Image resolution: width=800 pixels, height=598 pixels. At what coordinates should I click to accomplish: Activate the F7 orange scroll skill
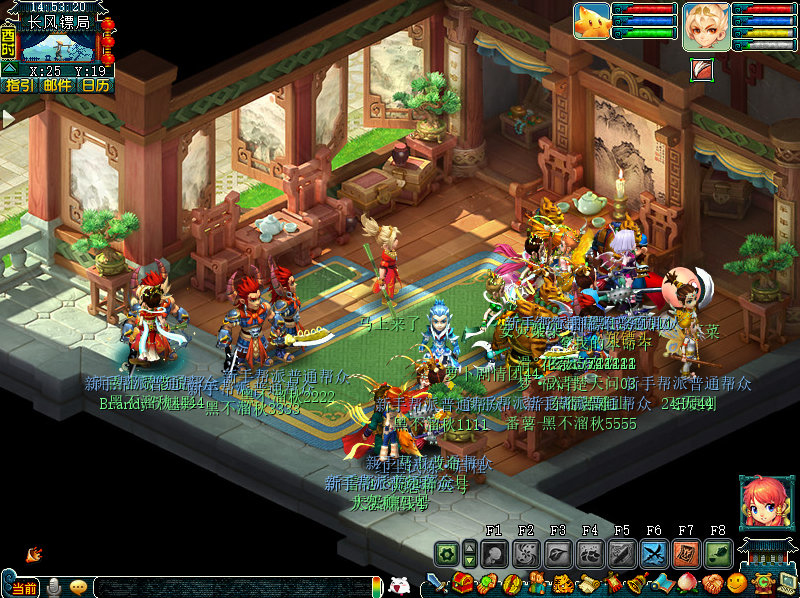pos(686,553)
